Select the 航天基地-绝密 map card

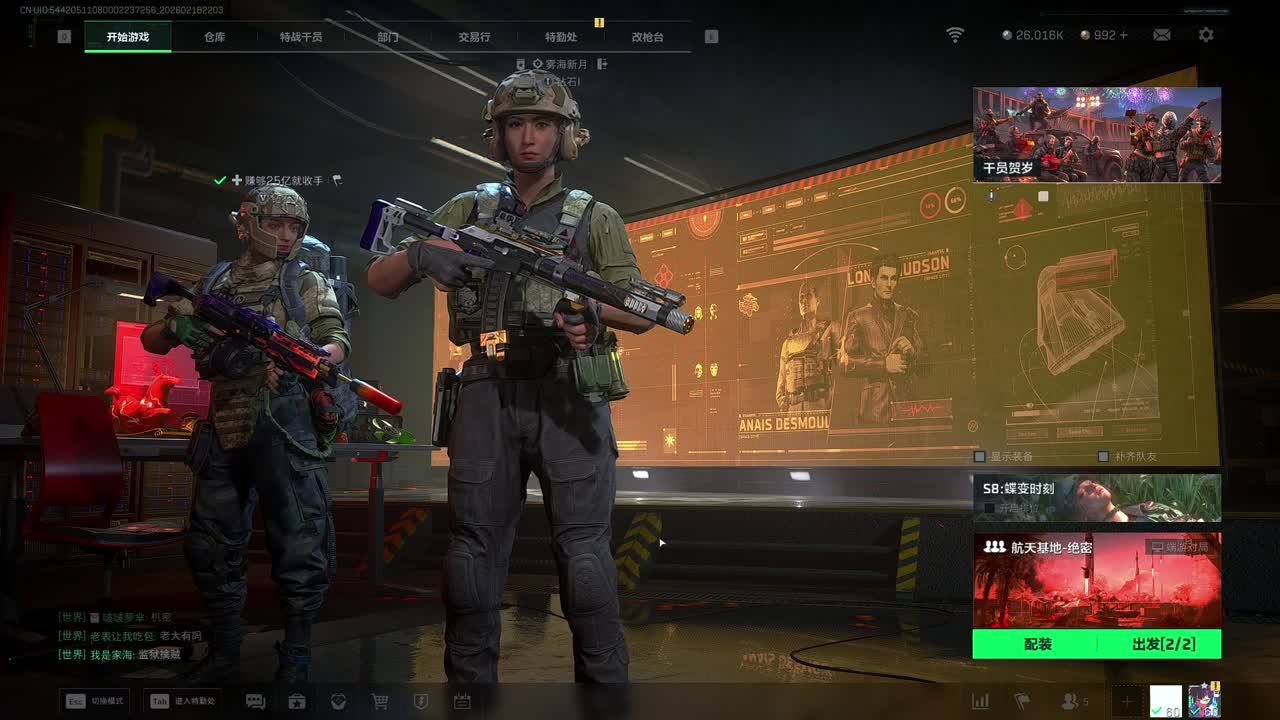pos(1097,580)
